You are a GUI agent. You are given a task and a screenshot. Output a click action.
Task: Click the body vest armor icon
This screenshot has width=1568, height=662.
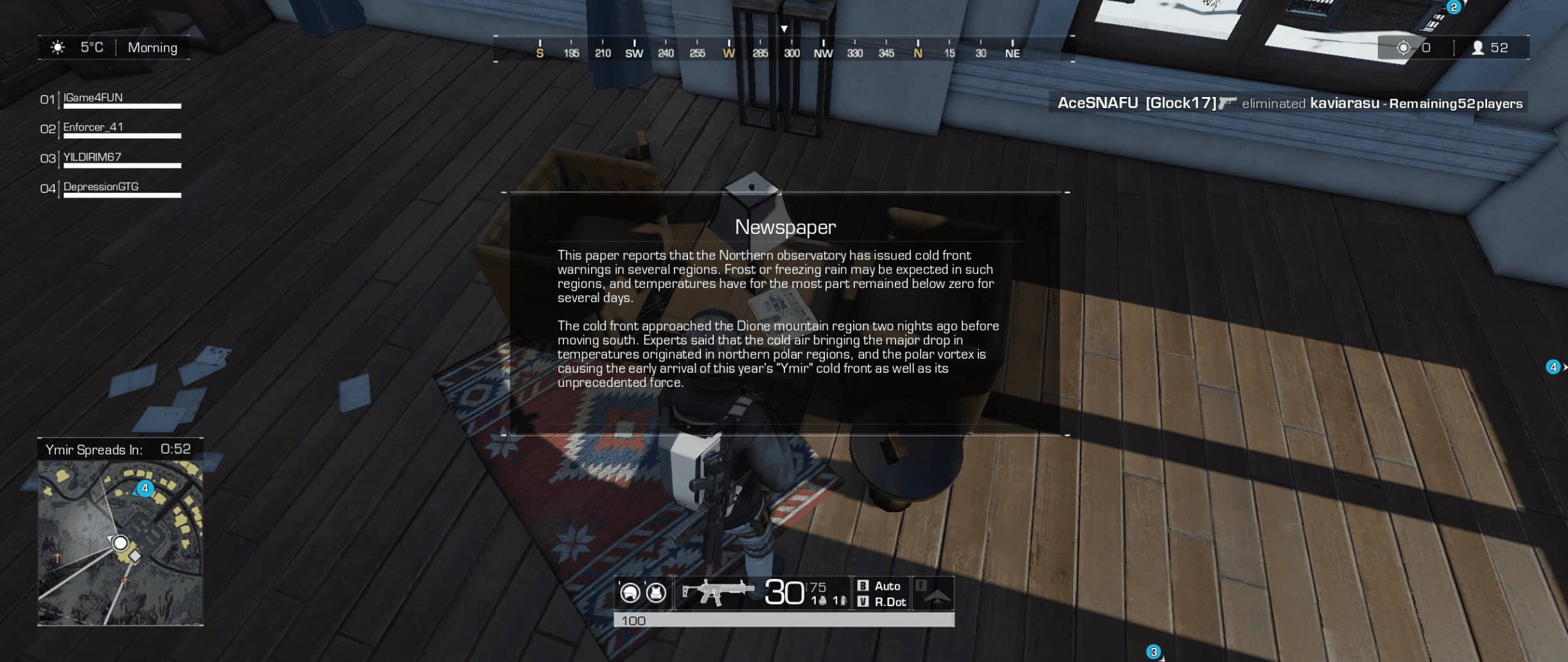(656, 592)
